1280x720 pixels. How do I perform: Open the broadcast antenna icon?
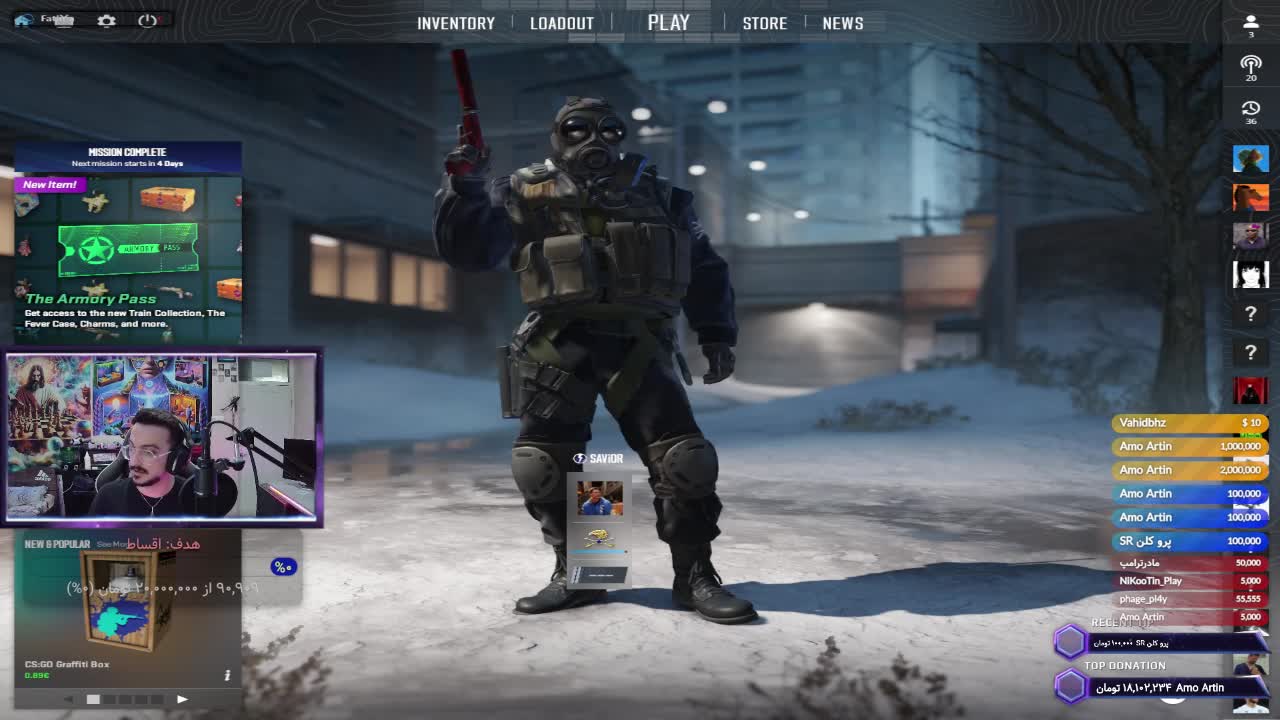(x=1250, y=65)
